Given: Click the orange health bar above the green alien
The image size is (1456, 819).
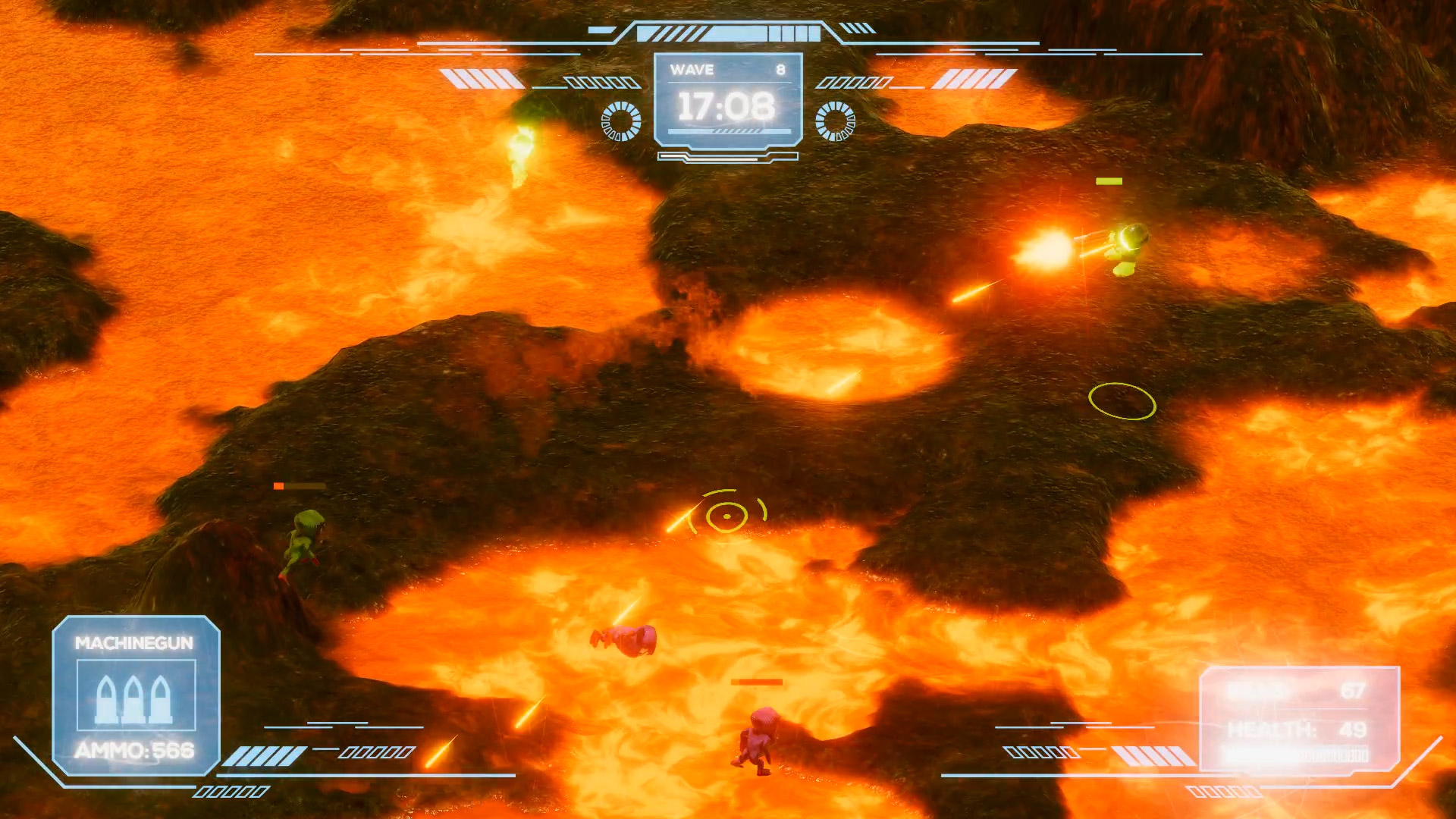Looking at the screenshot, I should tap(297, 486).
